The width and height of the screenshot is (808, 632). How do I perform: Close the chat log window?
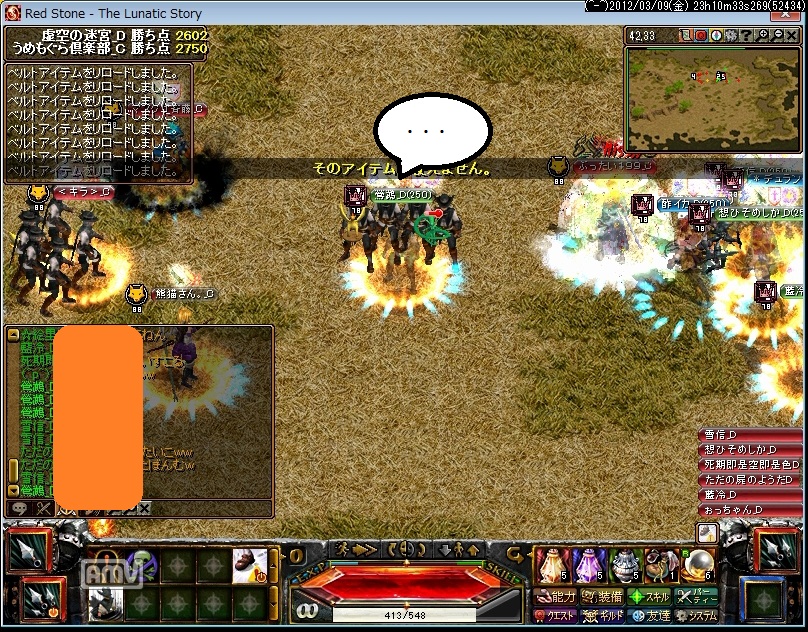click(144, 509)
